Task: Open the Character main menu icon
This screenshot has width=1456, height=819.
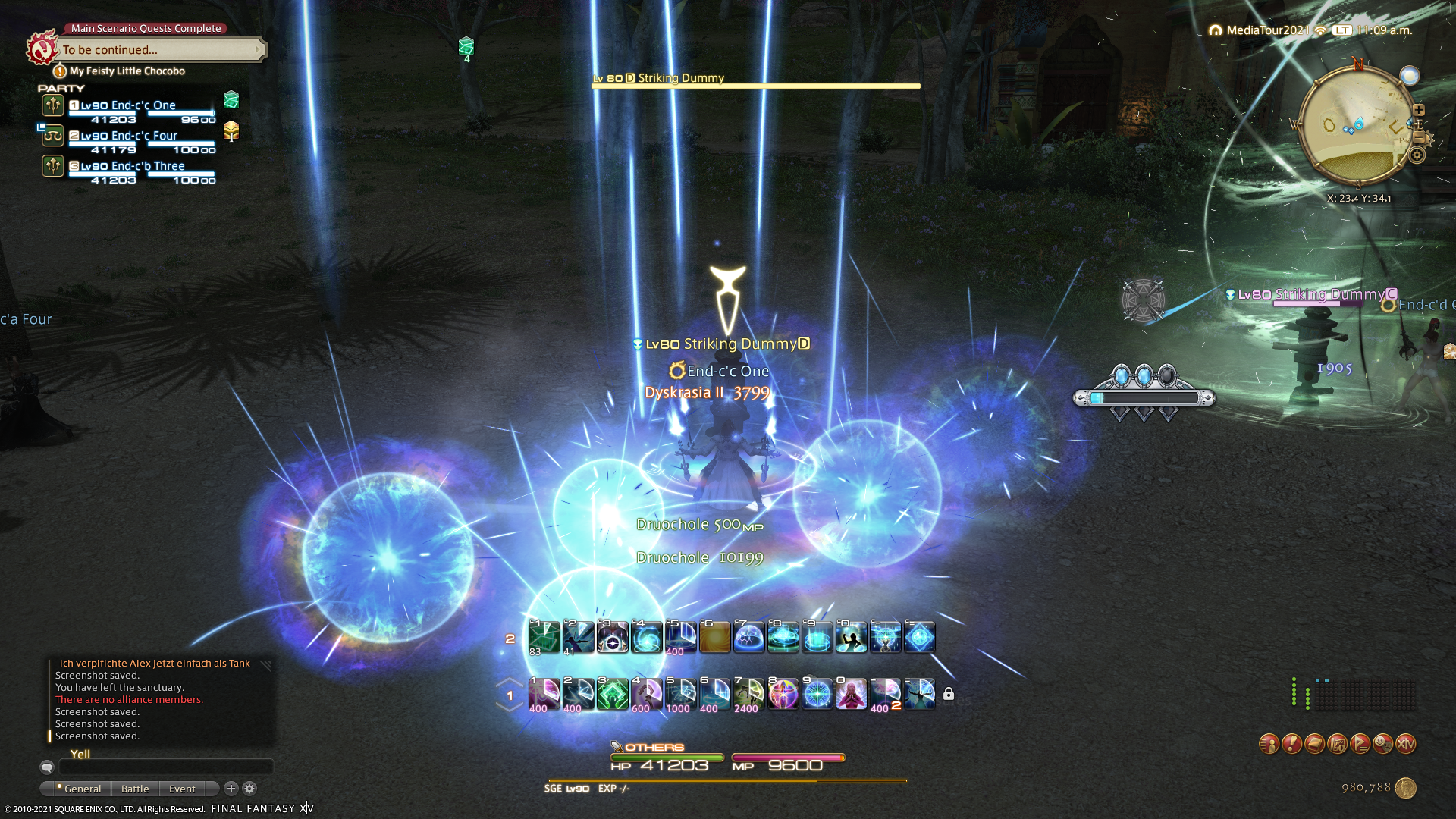Action: (x=1269, y=744)
